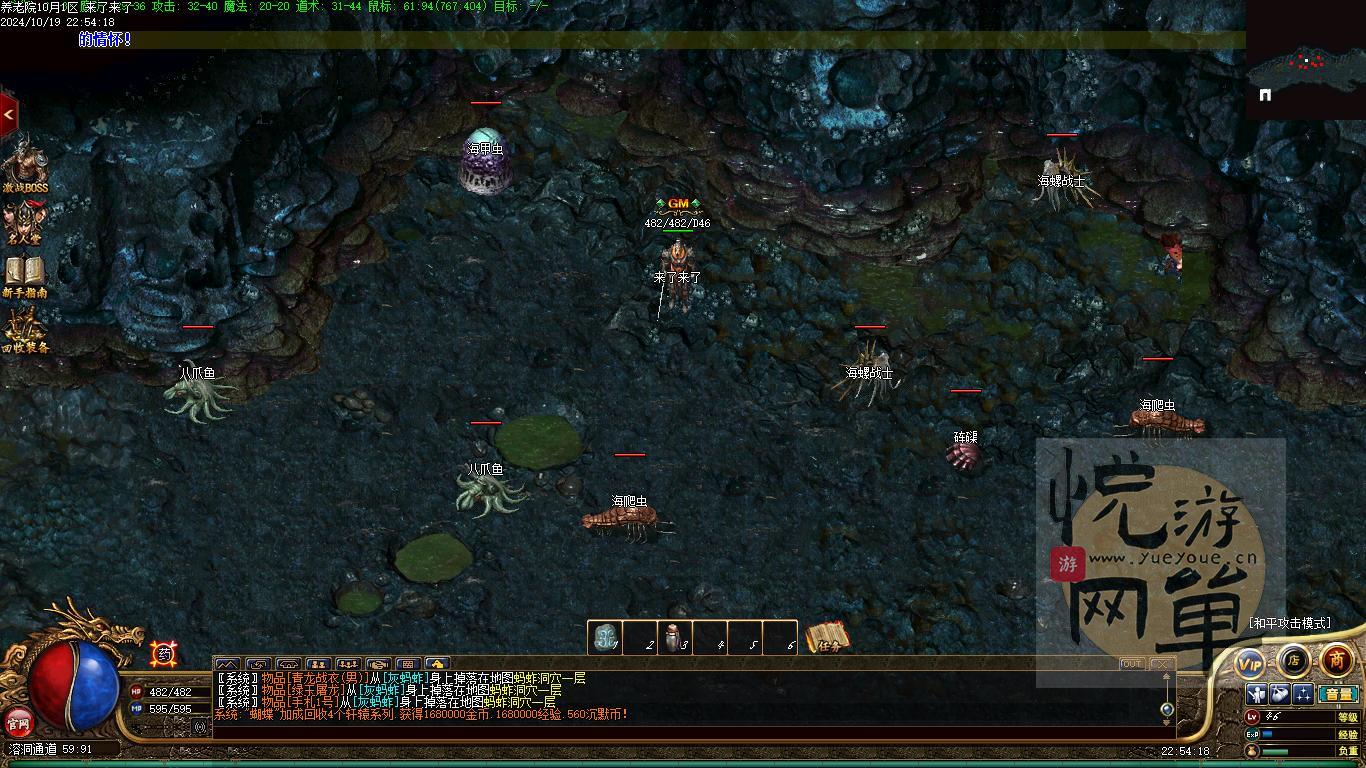Open the VIP menu

point(1250,663)
